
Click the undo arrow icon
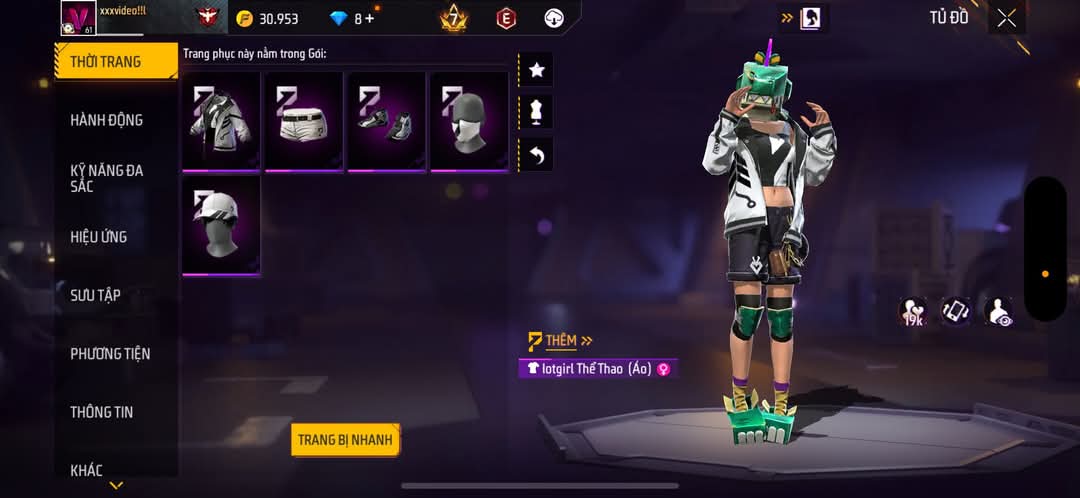coord(536,155)
